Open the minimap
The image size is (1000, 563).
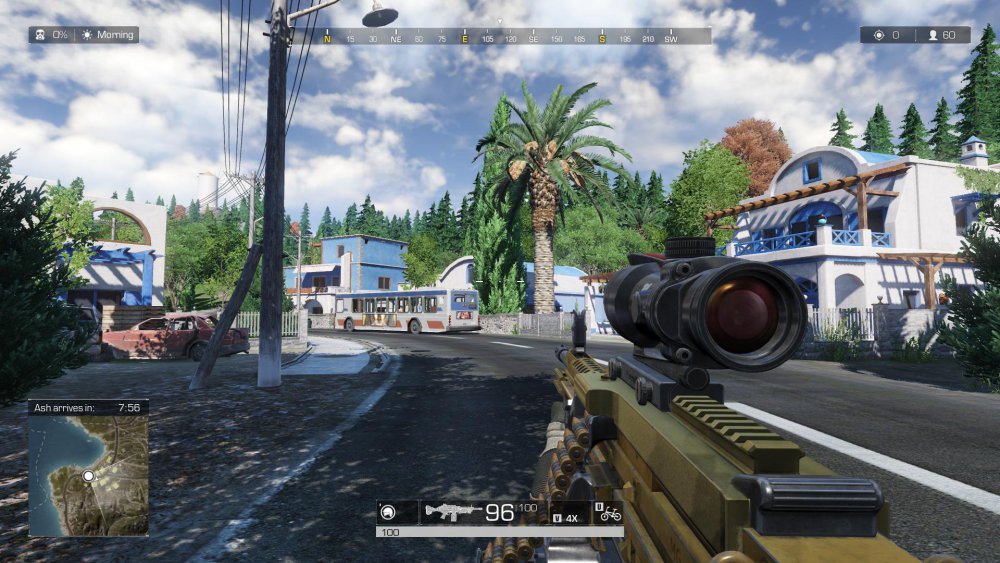(88, 475)
